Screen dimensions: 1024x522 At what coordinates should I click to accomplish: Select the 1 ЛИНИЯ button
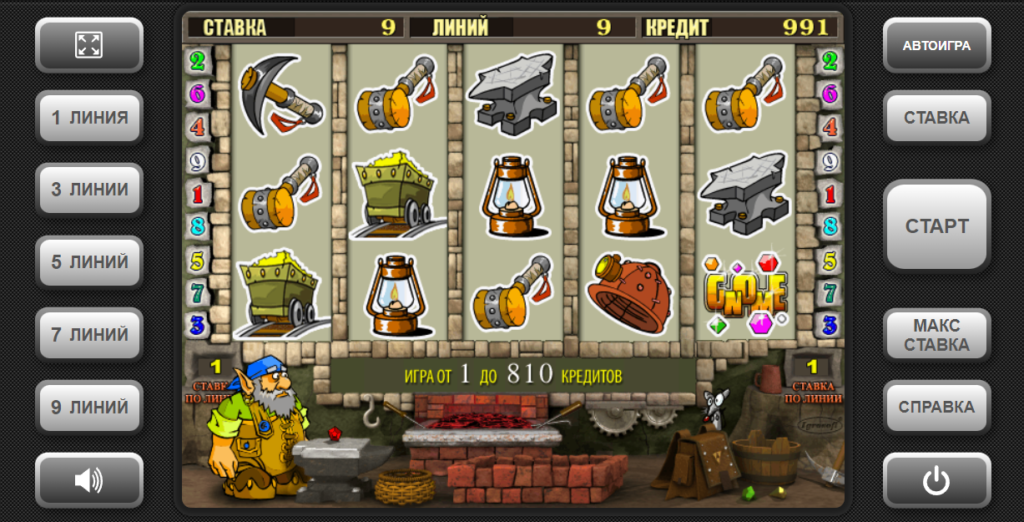89,117
